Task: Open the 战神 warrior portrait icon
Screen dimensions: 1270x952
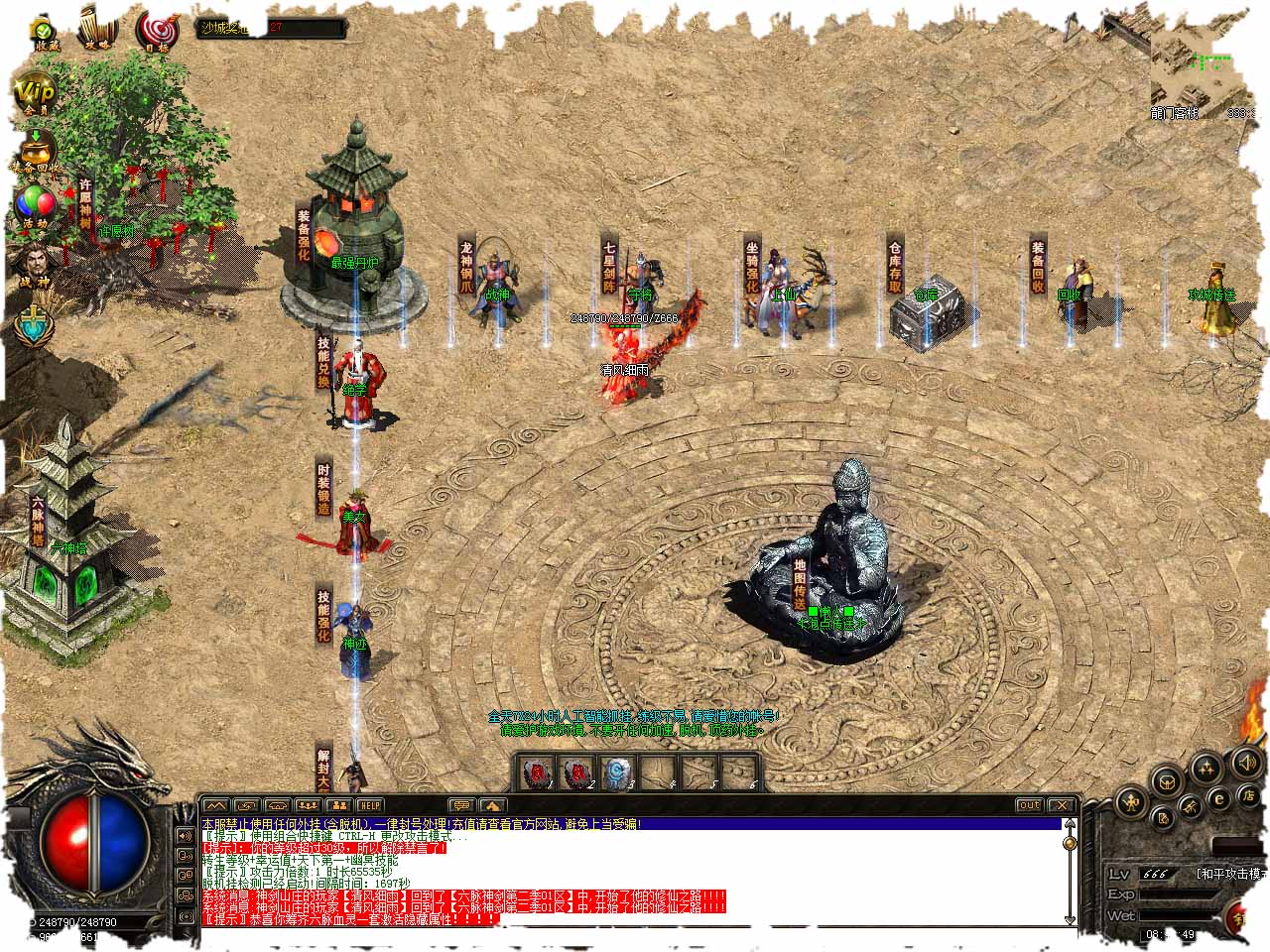Action: [x=34, y=266]
